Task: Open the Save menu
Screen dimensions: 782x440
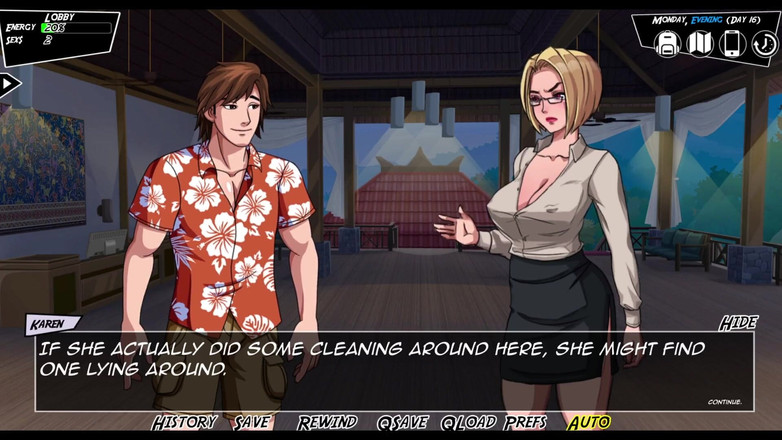Action: [252, 423]
